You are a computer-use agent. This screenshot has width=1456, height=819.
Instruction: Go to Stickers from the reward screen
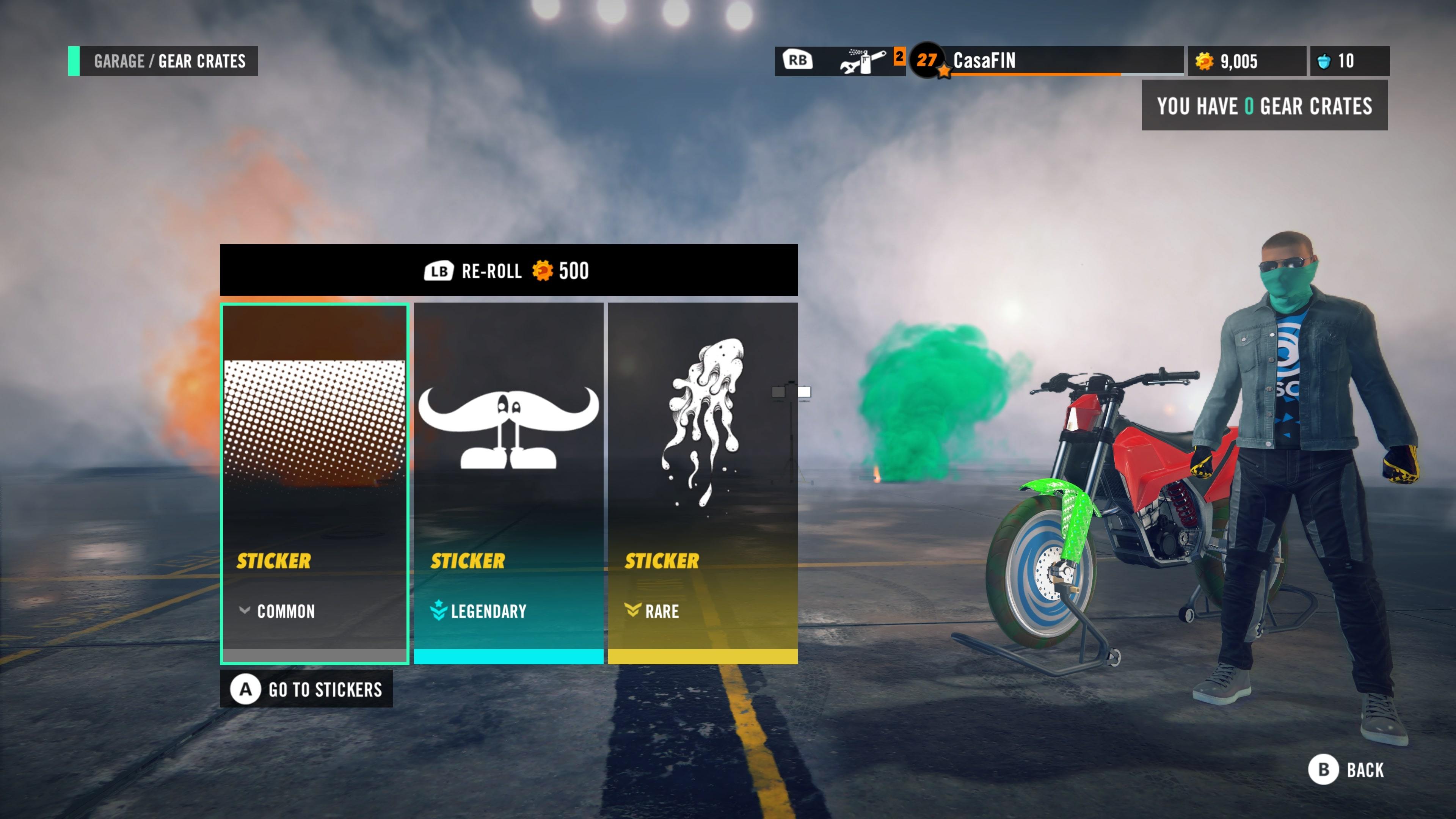[x=306, y=689]
